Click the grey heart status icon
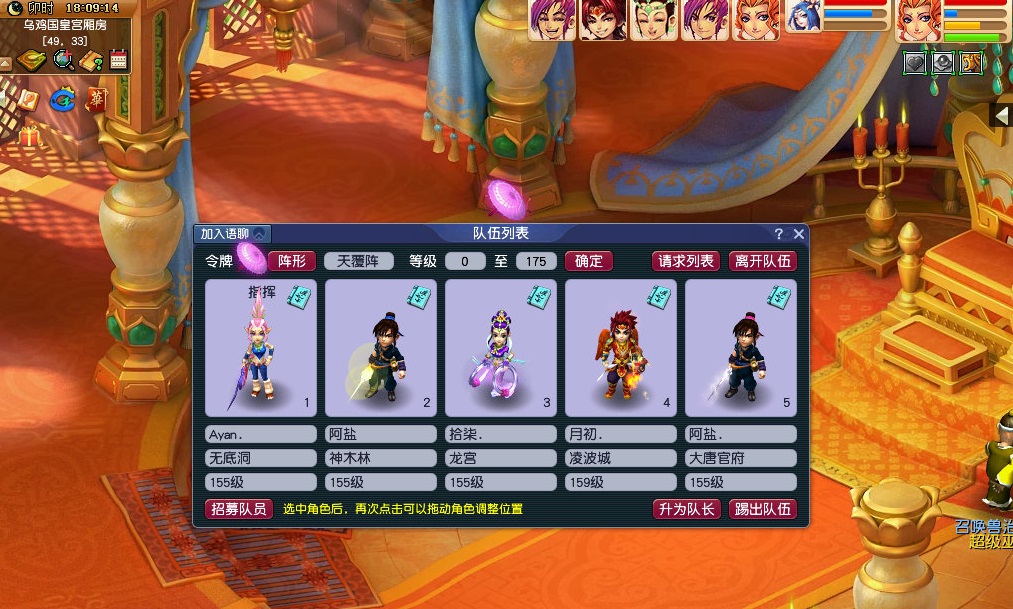Image resolution: width=1013 pixels, height=609 pixels. (x=915, y=63)
